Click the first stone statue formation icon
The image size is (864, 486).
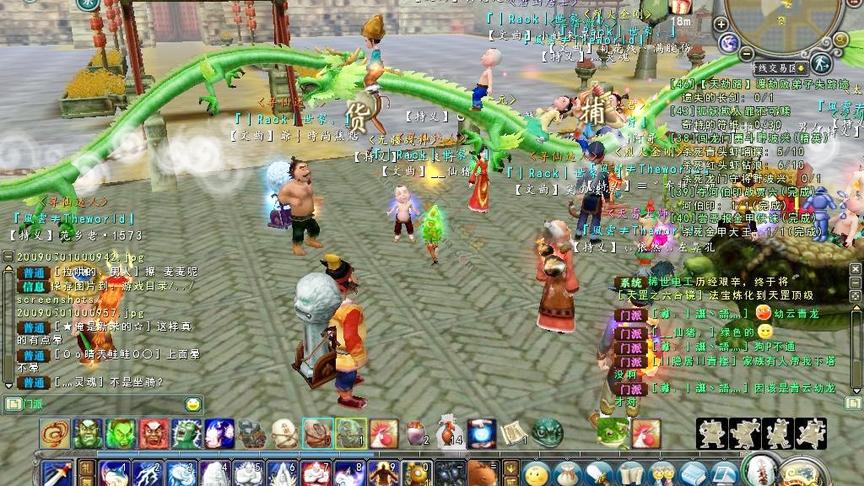point(713,433)
